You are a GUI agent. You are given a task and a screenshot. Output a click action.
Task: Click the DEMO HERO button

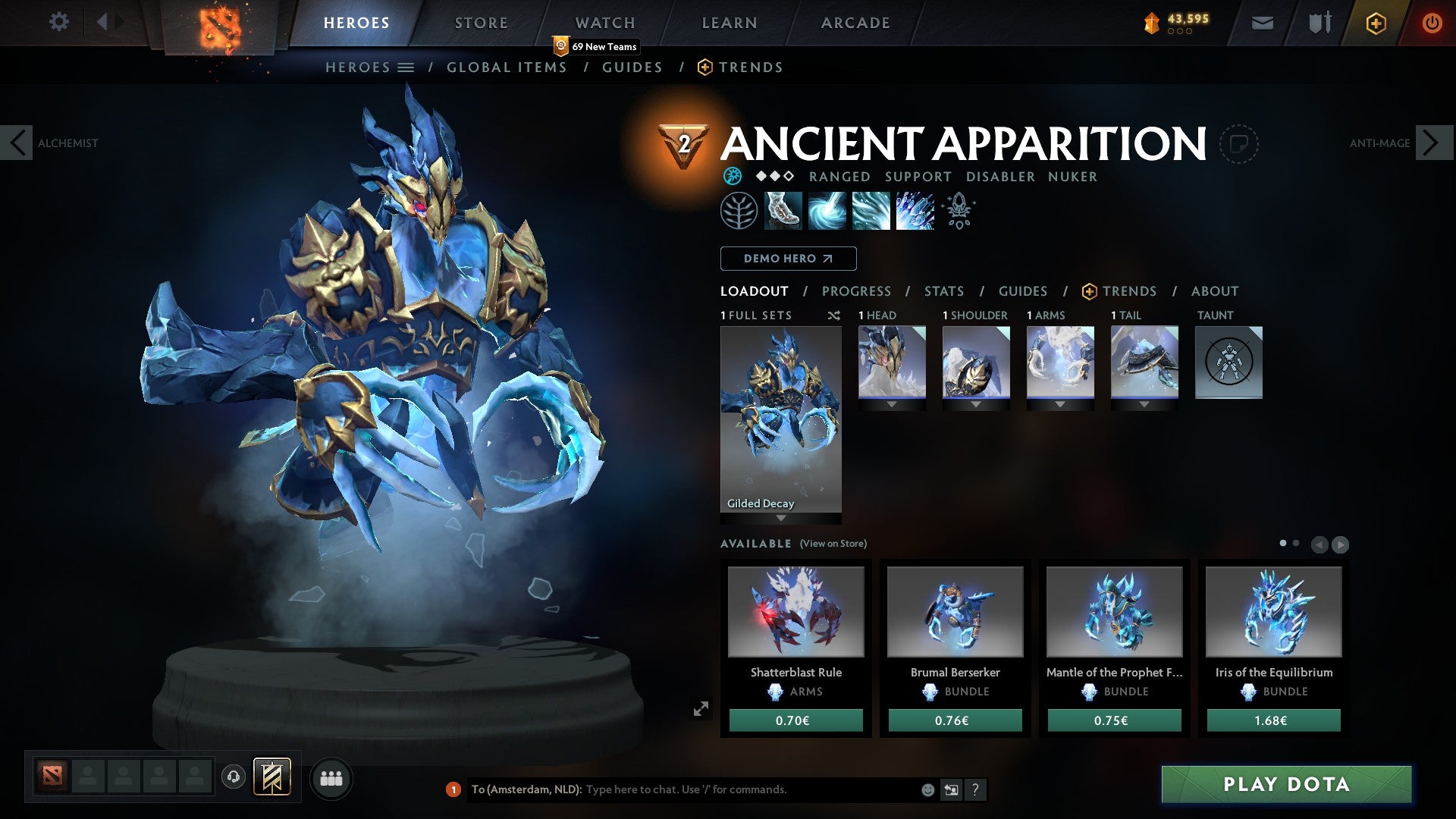click(x=787, y=259)
